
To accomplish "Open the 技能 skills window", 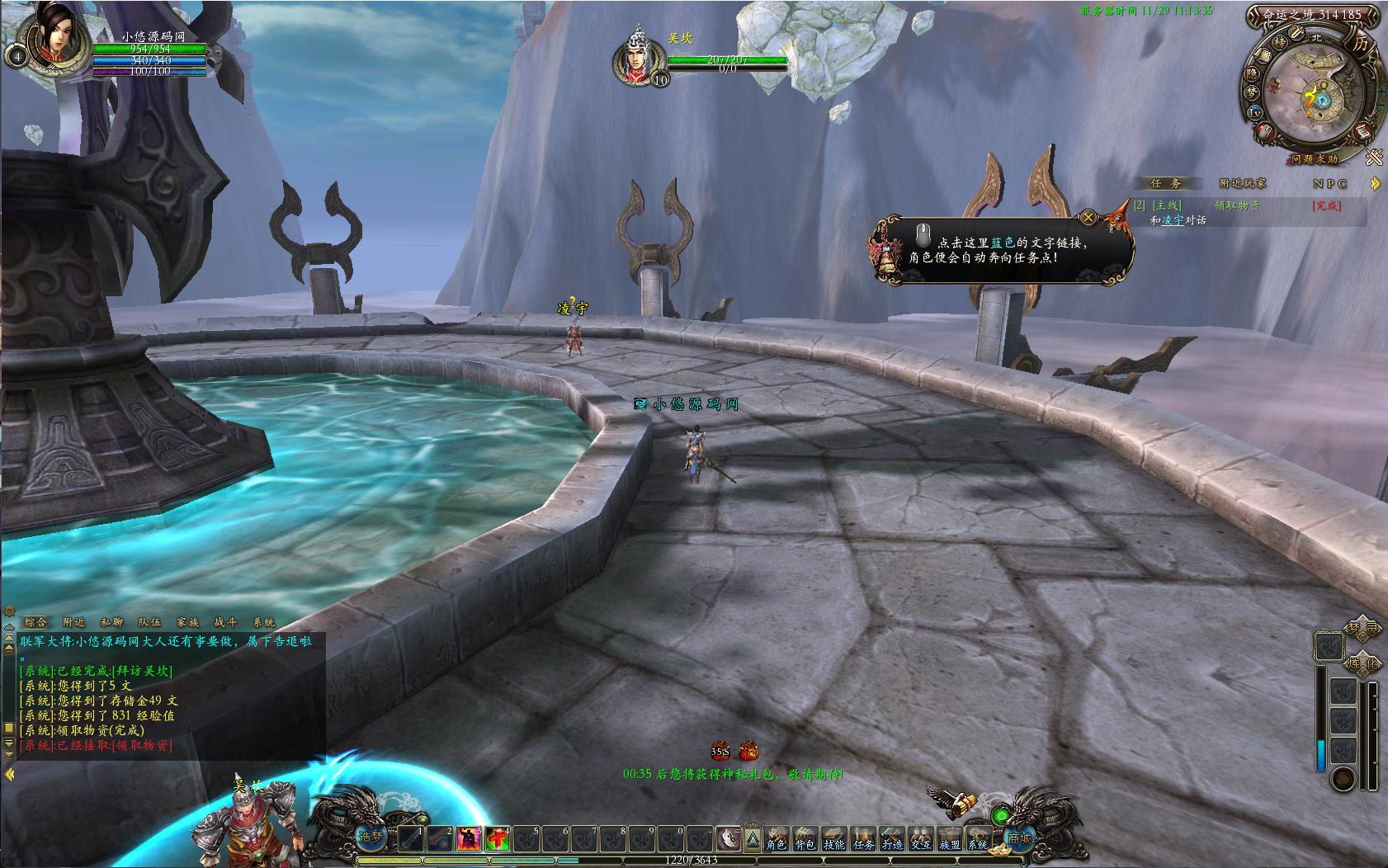I will point(833,840).
